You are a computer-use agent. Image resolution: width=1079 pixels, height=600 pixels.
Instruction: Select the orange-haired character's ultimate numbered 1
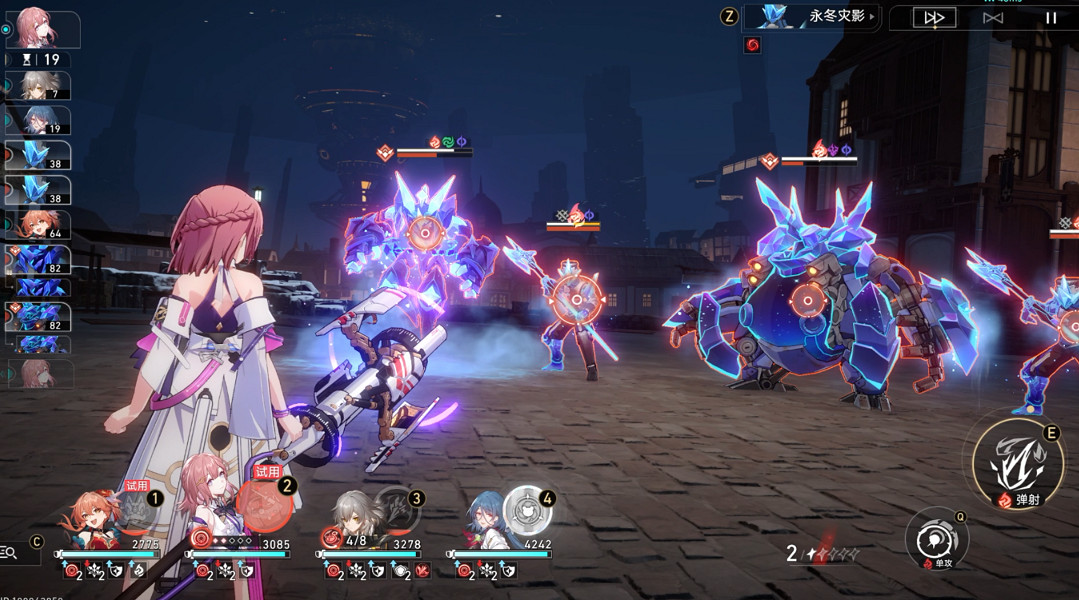(x=137, y=510)
